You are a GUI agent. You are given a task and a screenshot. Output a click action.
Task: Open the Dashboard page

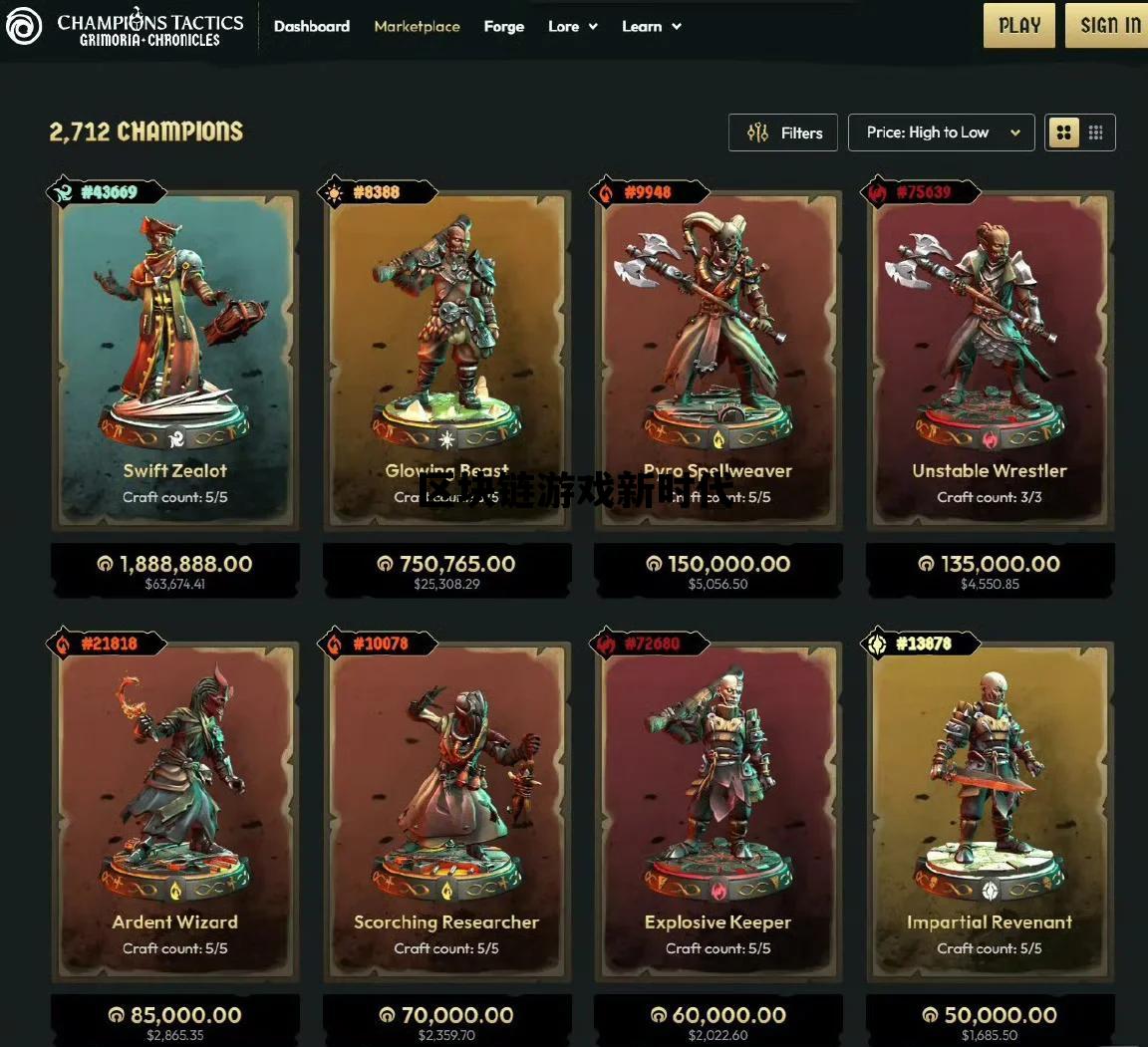pos(311,27)
